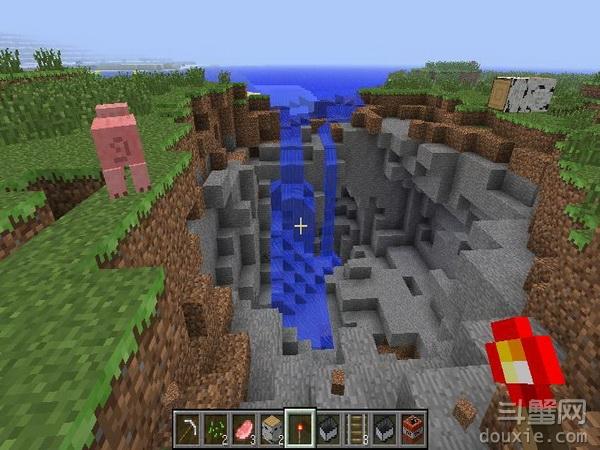Select the pickaxe hotbar slot
Screen dimensions: 600x450
pyautogui.click(x=188, y=426)
